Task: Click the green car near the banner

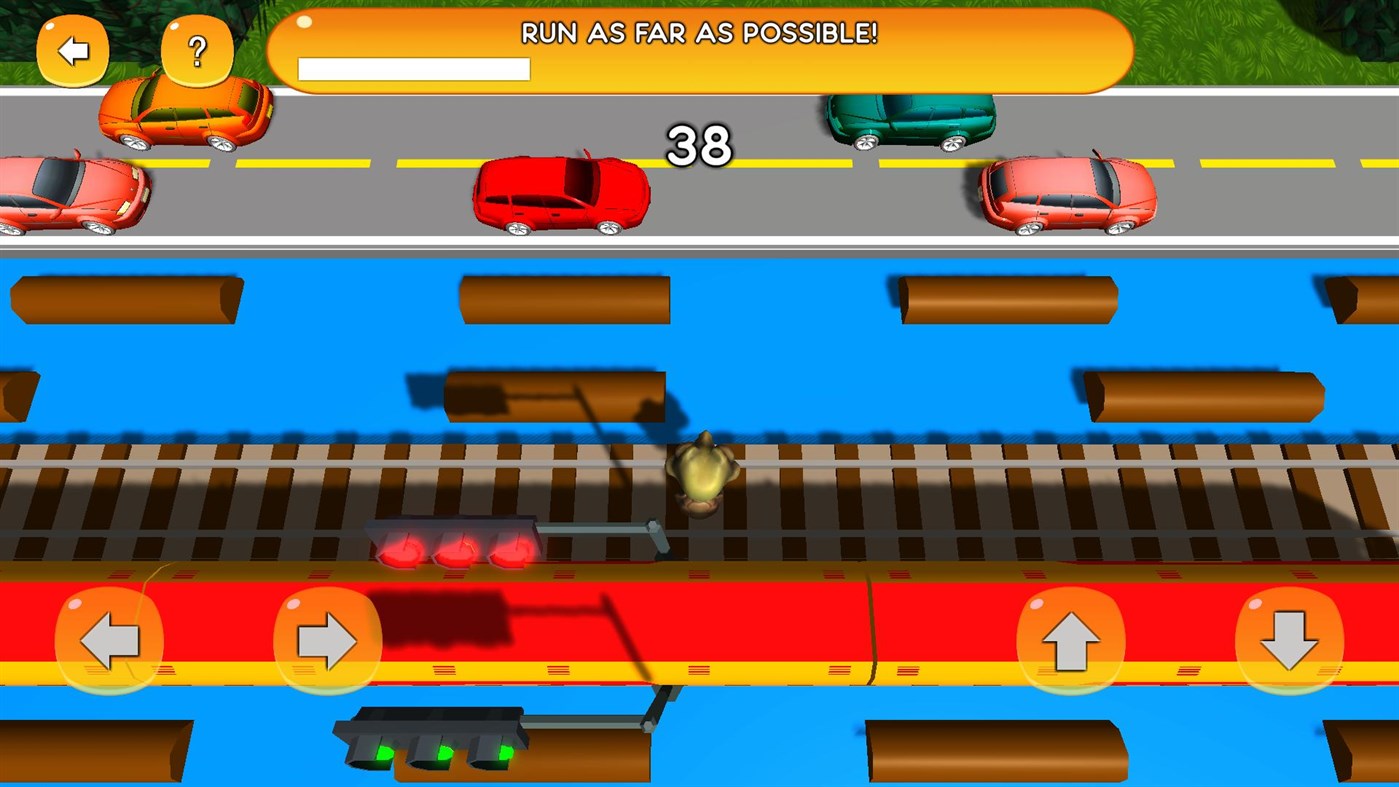Action: tap(907, 123)
